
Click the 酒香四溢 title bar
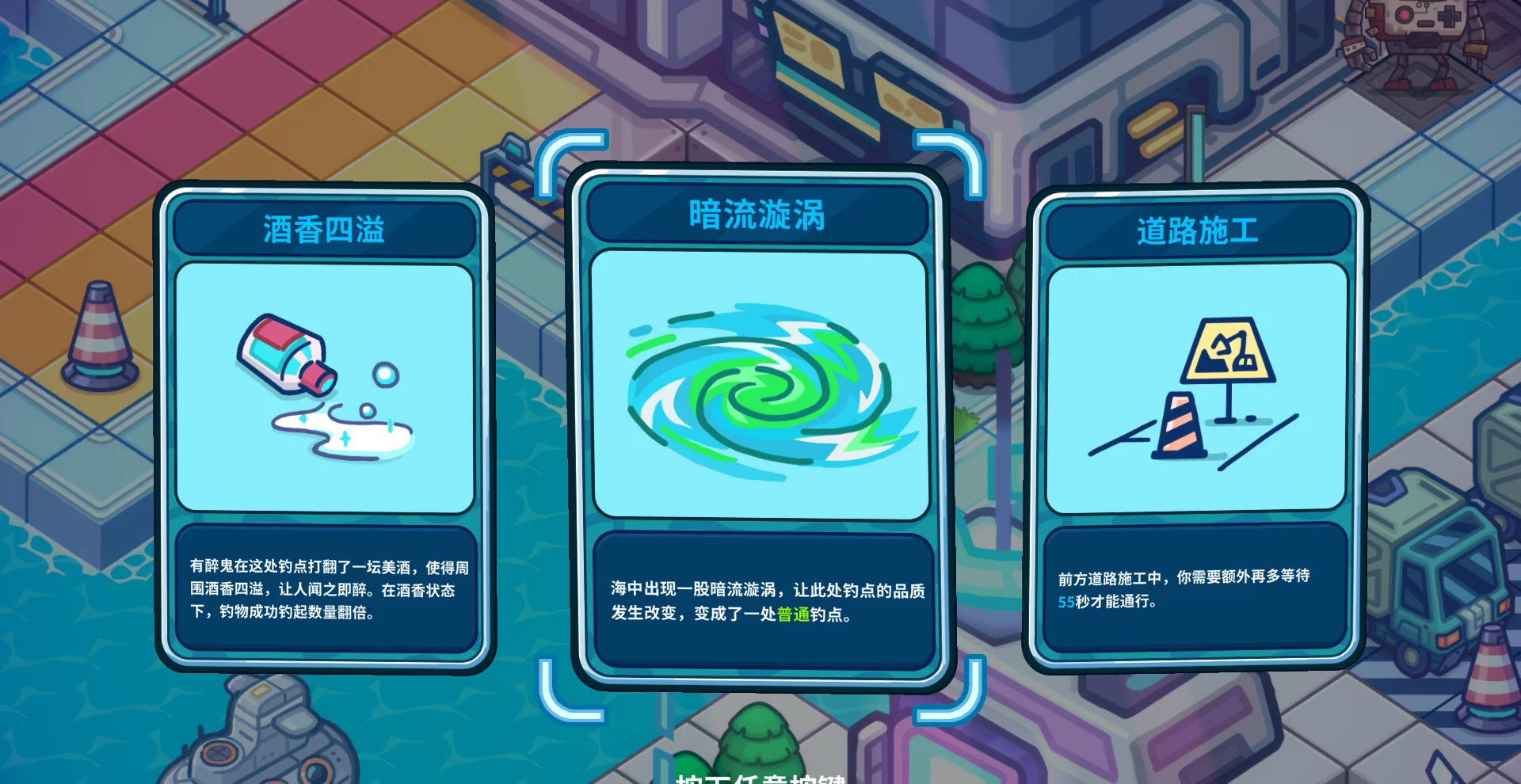click(x=323, y=228)
